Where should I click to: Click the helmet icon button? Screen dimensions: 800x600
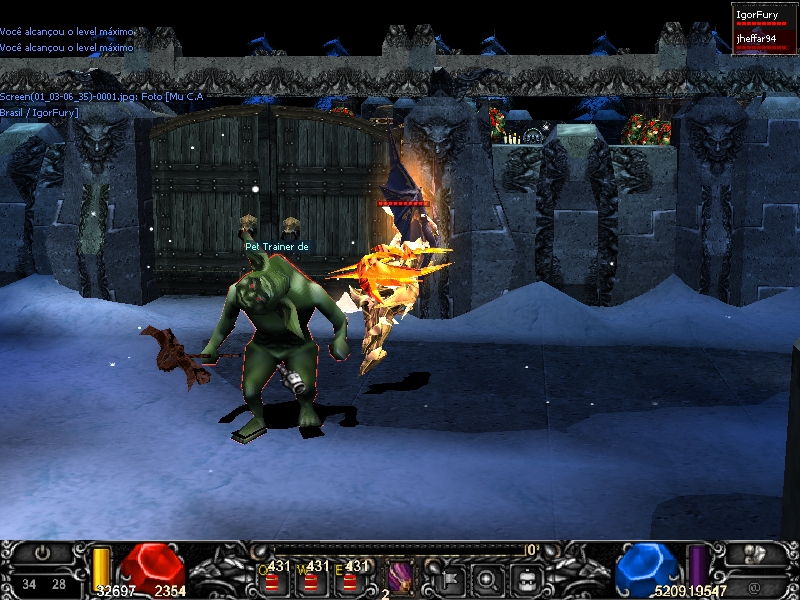click(528, 578)
